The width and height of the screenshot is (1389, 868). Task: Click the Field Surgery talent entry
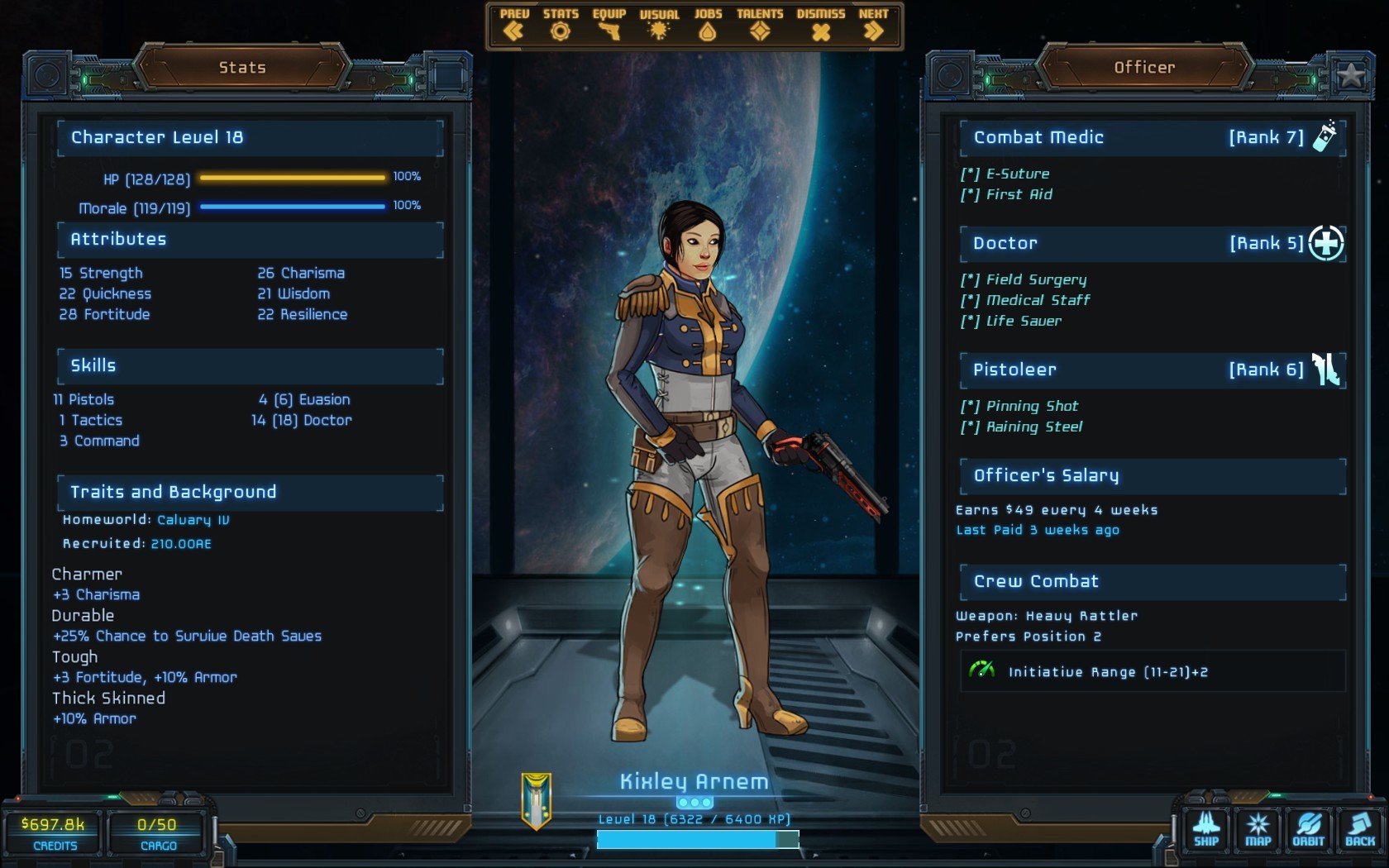pos(1036,280)
